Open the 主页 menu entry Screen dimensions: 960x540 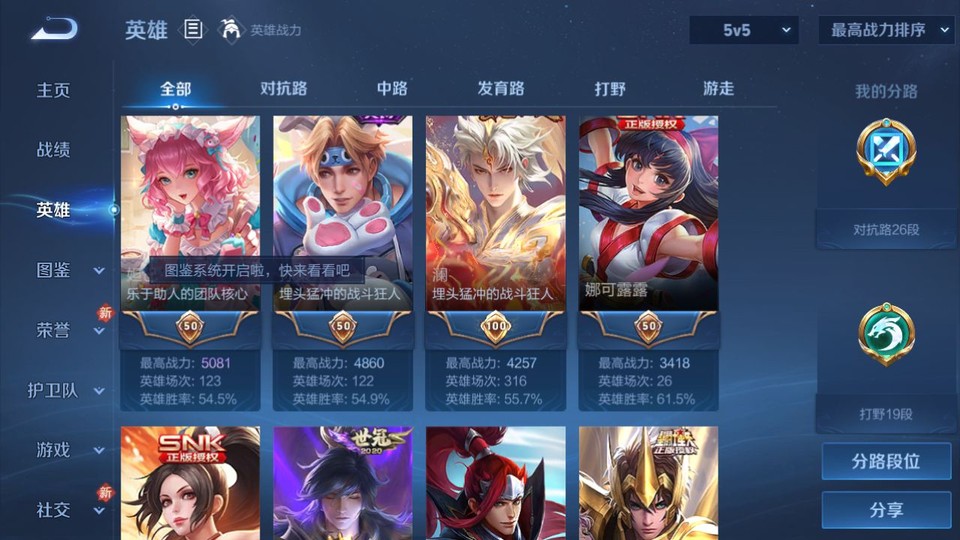click(x=54, y=90)
